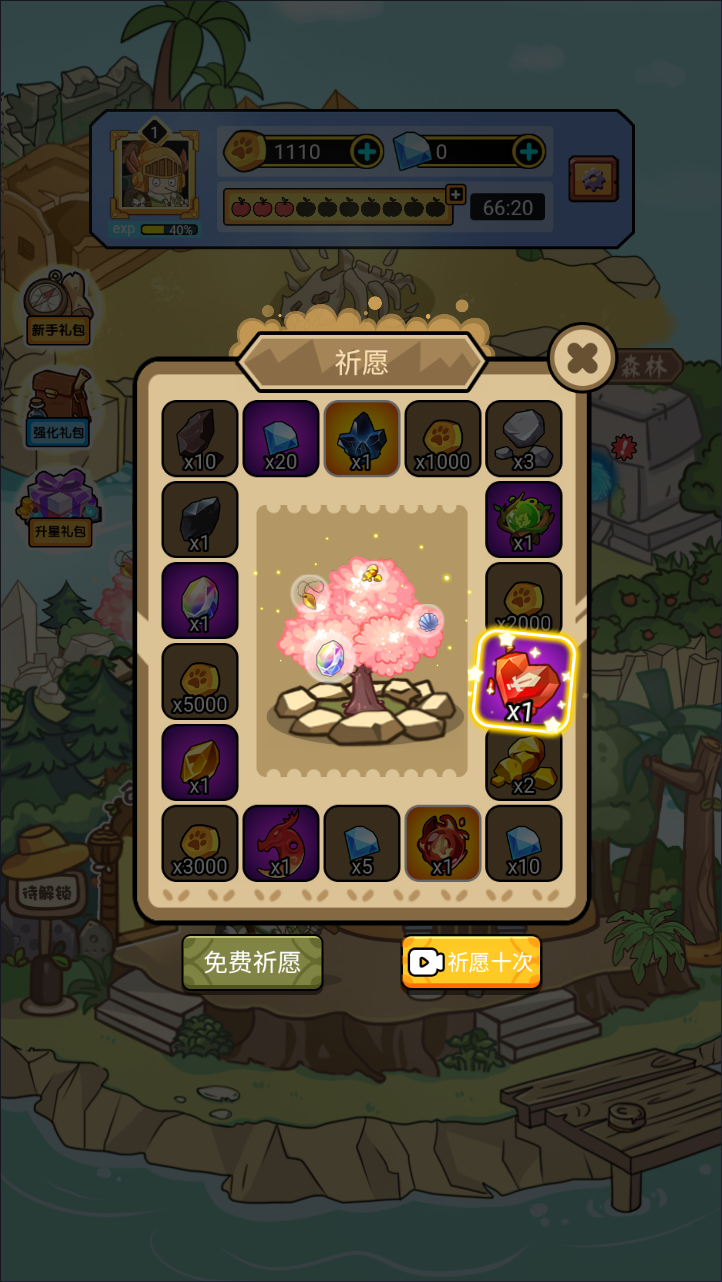Select the x5 diamond reward slot
This screenshot has width=722, height=1282.
point(362,843)
